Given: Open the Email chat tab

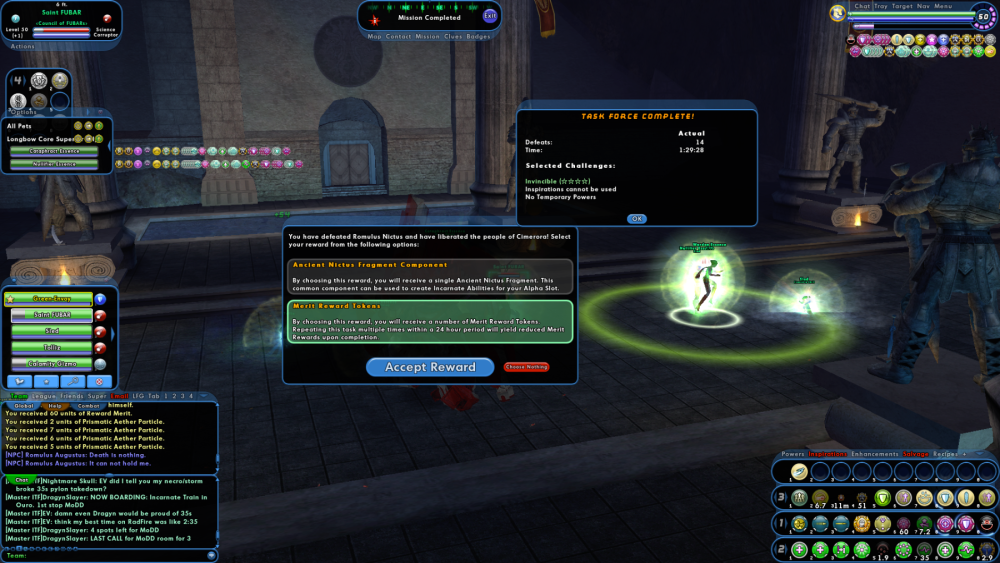Looking at the screenshot, I should [x=119, y=396].
